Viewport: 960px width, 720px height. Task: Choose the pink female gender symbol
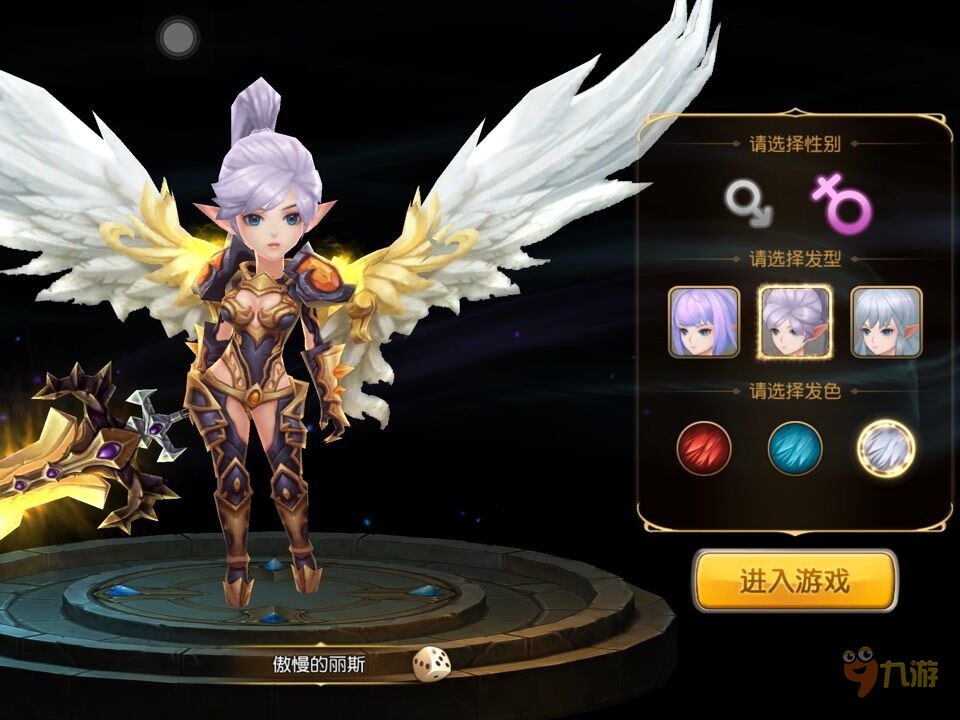pos(841,202)
